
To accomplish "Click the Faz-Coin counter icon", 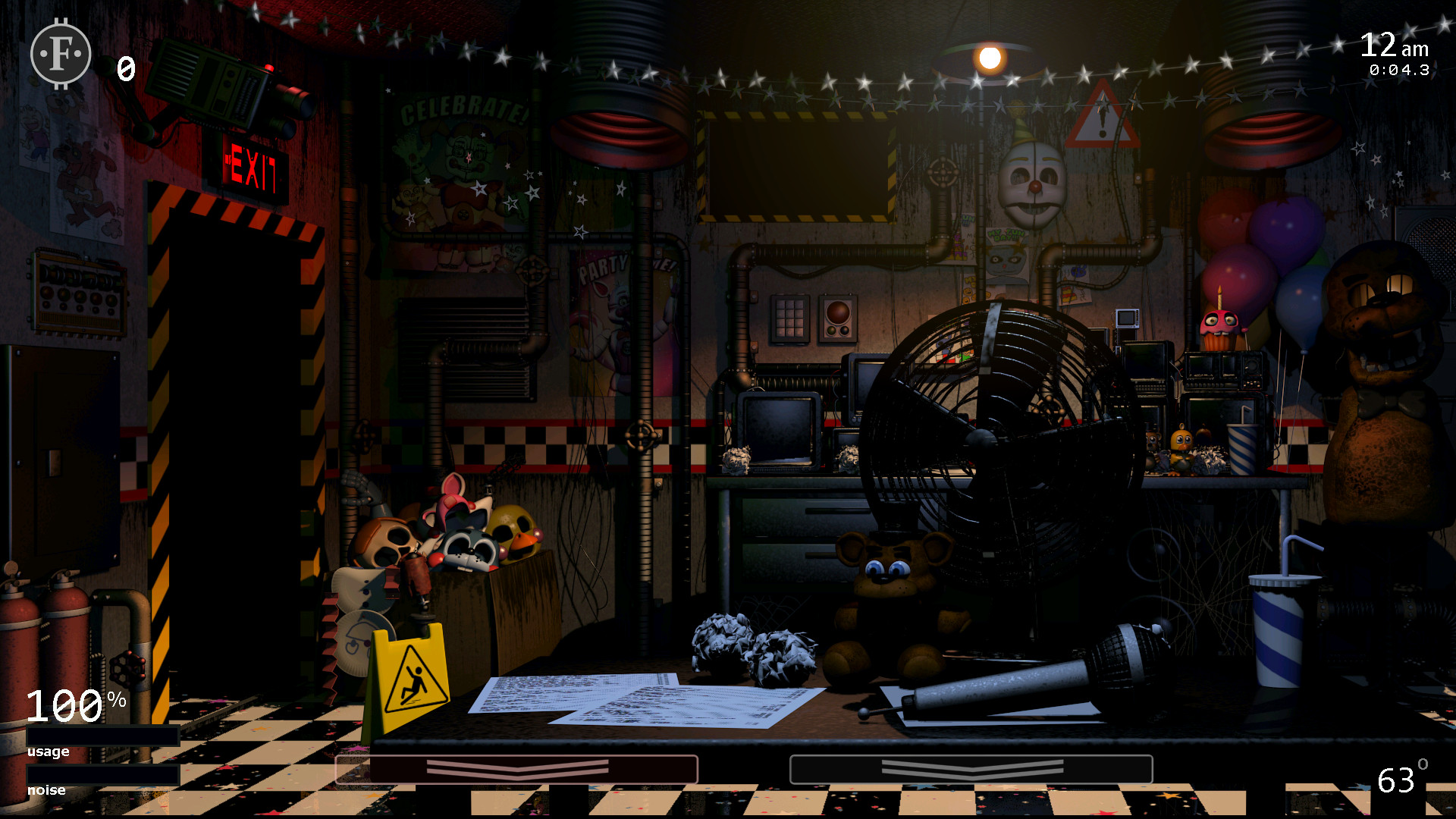I will tap(59, 54).
